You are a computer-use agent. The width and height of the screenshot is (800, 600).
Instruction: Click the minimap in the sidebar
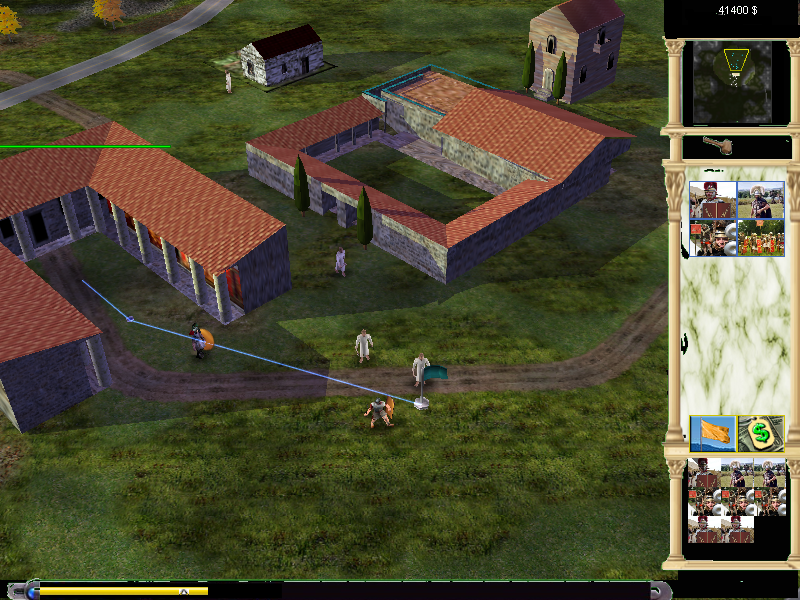733,77
